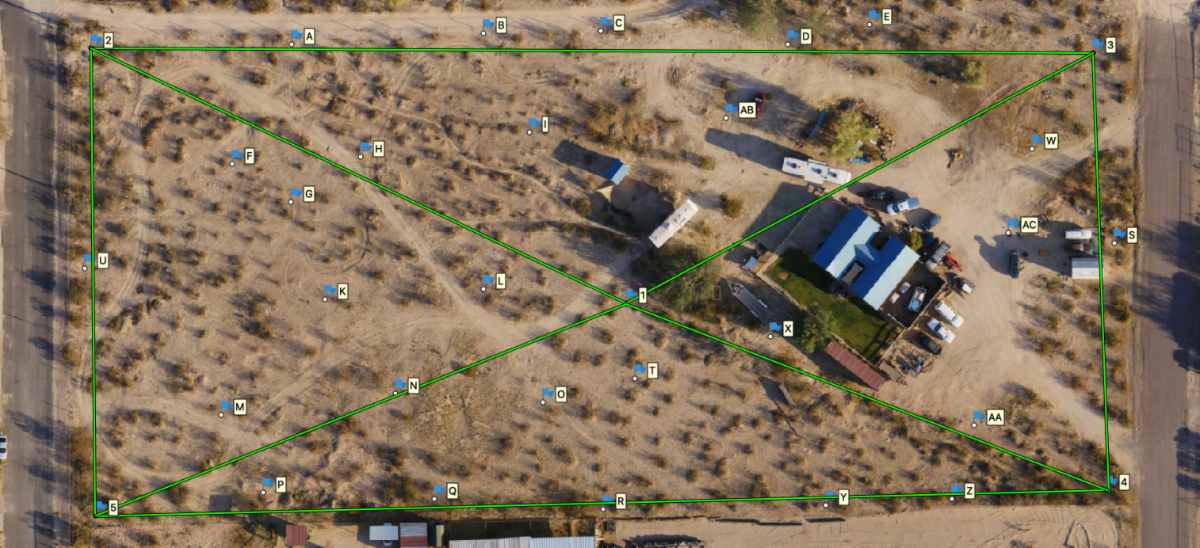
Task: Choose the flag marker labeled W
Action: pos(1037,141)
